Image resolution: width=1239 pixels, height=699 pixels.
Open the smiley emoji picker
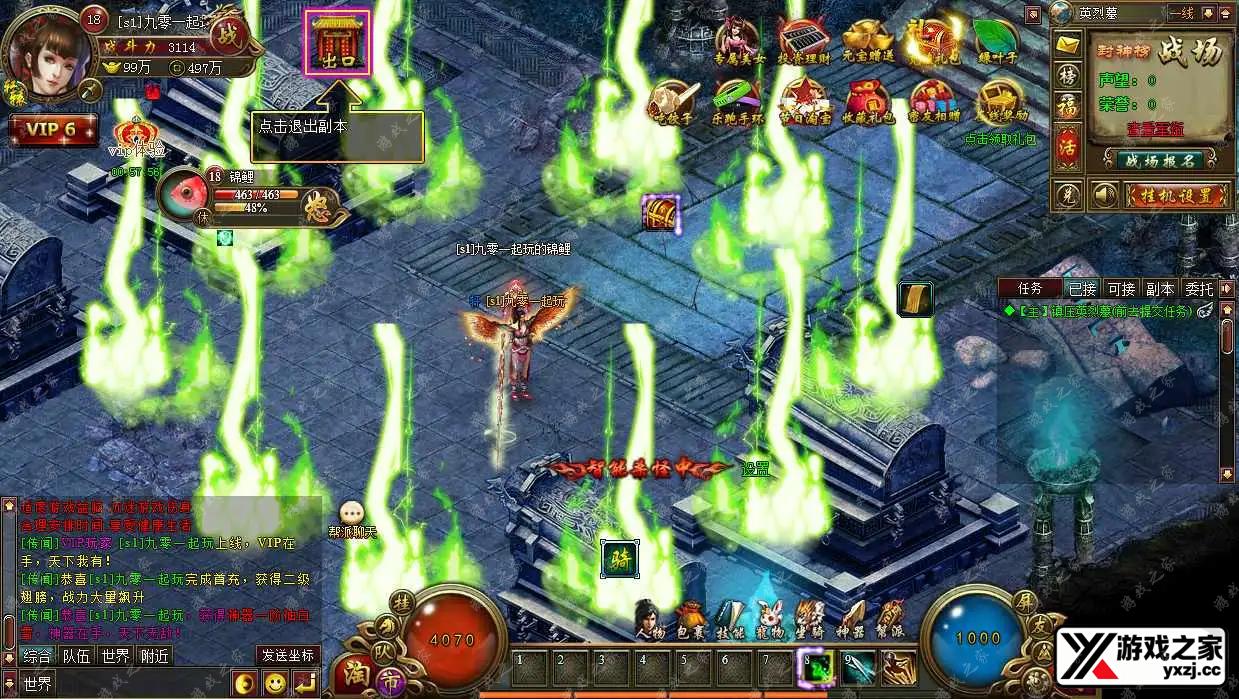point(274,684)
